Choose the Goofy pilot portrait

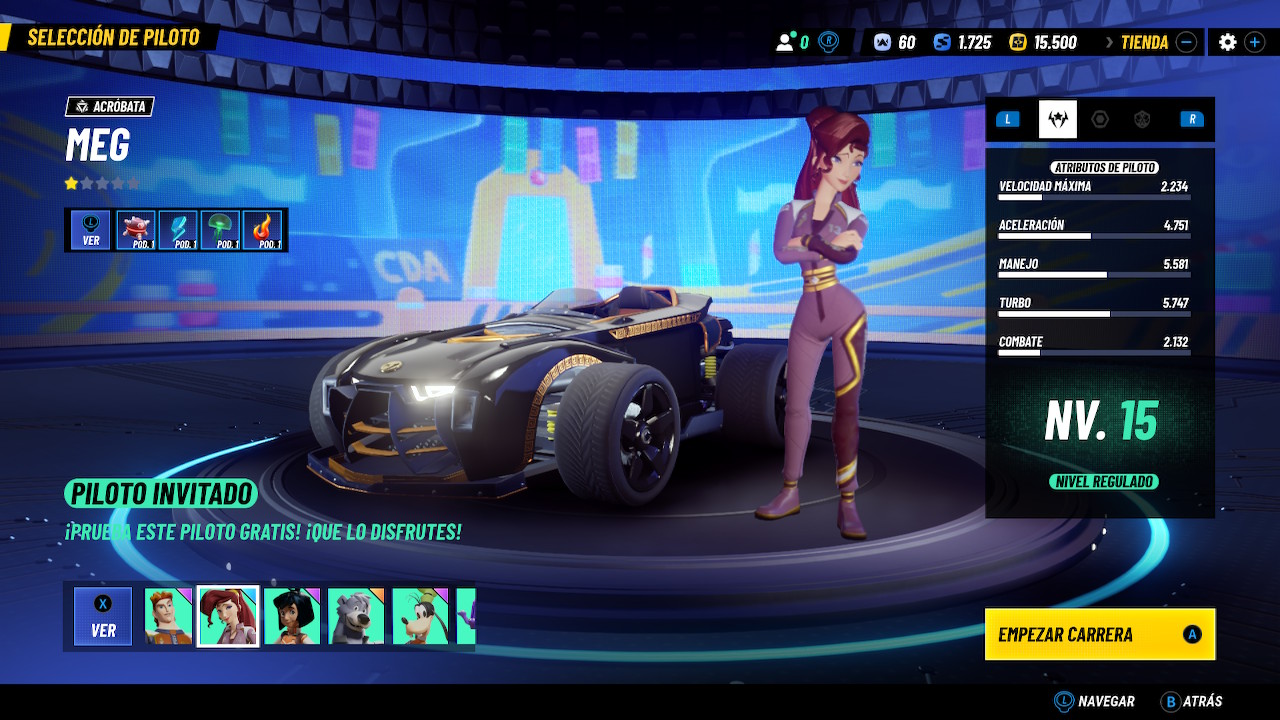[x=420, y=616]
